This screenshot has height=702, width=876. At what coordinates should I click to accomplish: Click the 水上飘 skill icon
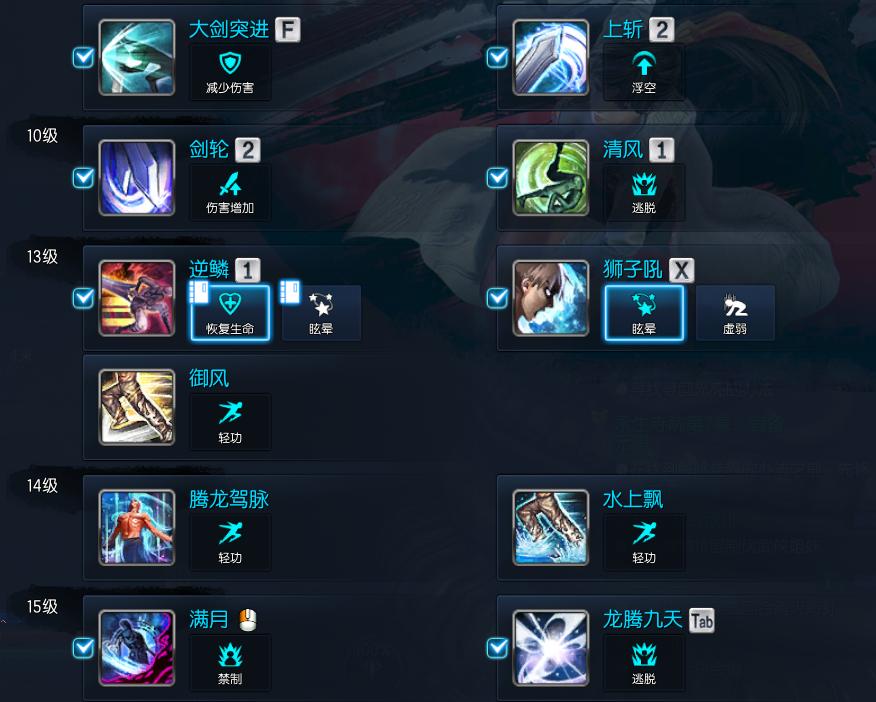tap(551, 527)
